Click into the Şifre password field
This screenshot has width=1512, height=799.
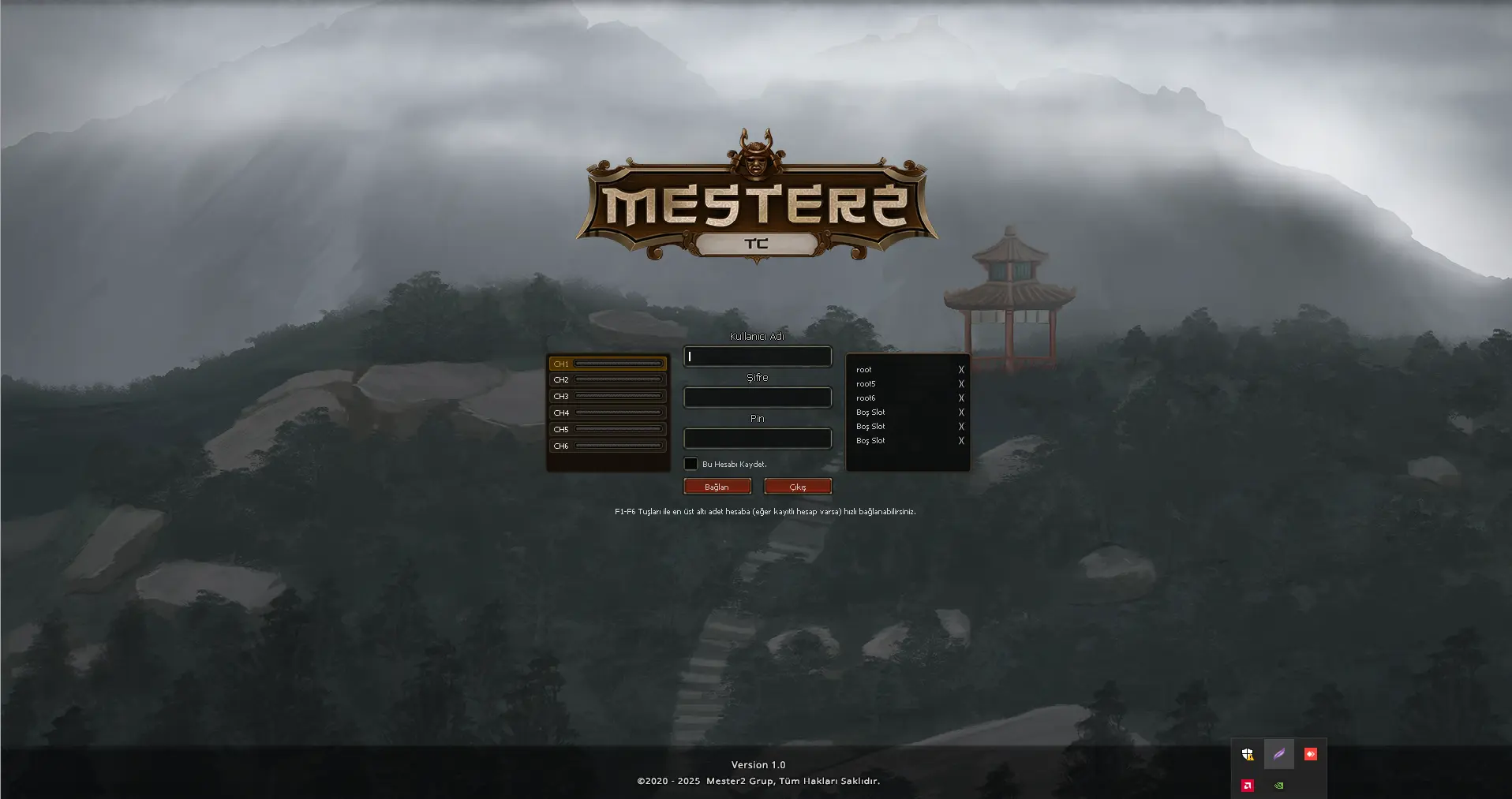point(758,398)
